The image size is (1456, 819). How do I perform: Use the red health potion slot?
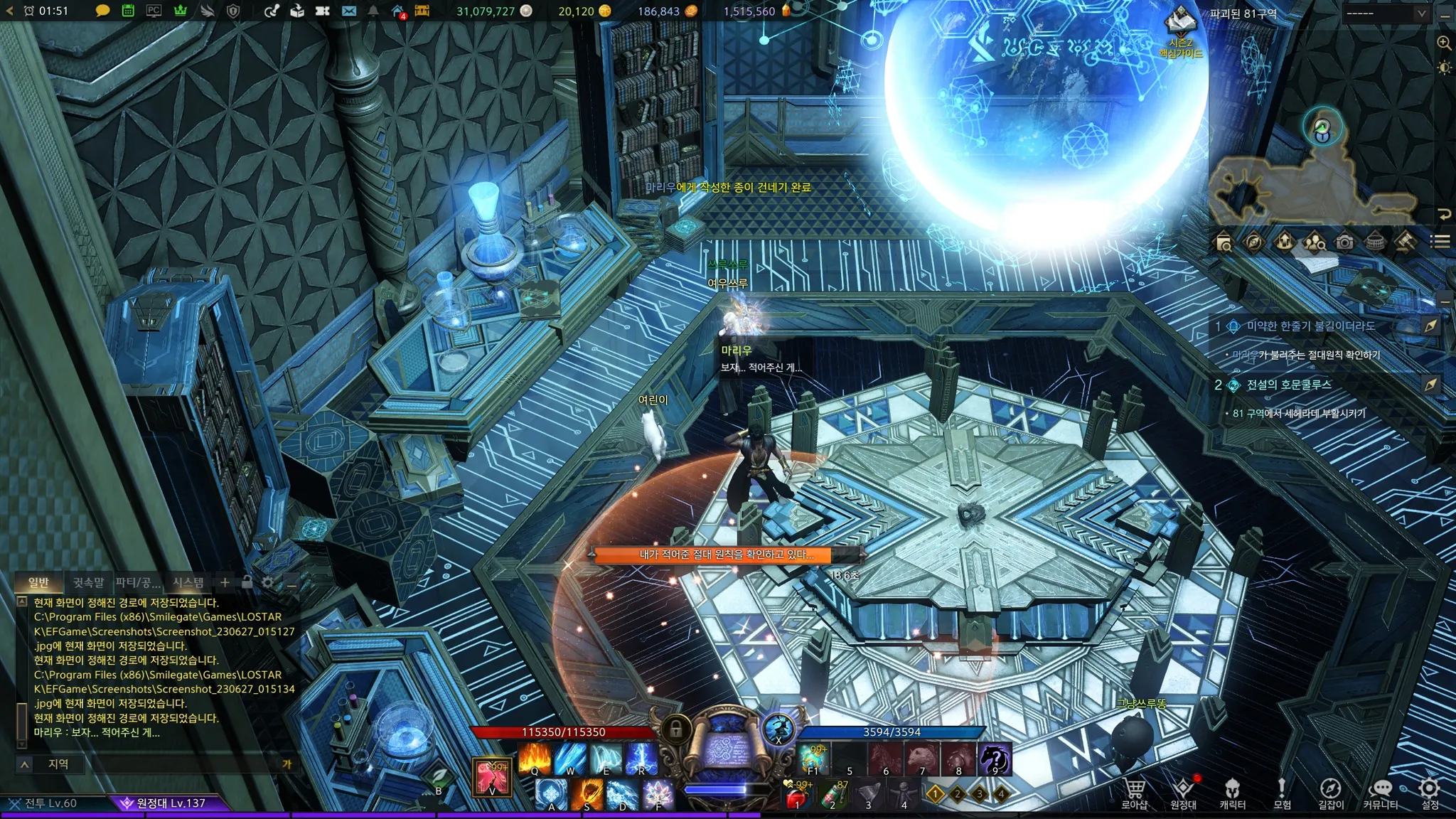click(x=796, y=796)
